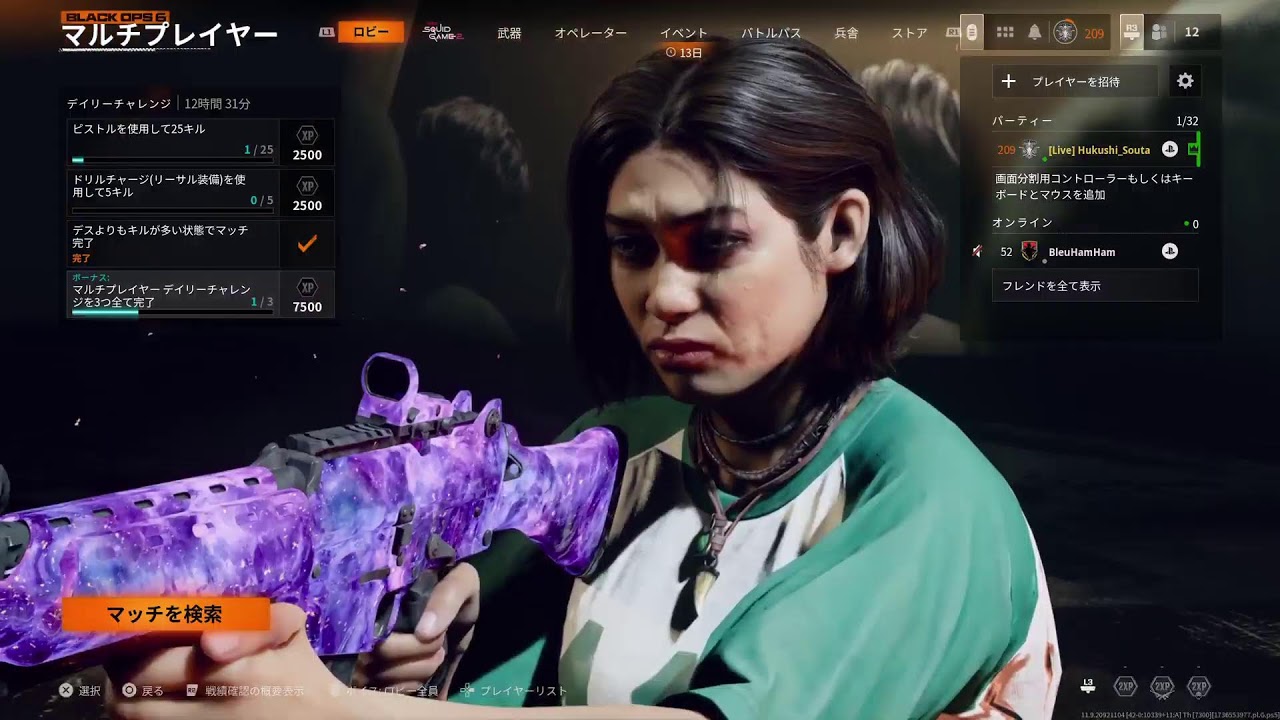Visit the ストア tab
This screenshot has width=1280, height=720.
coord(910,33)
